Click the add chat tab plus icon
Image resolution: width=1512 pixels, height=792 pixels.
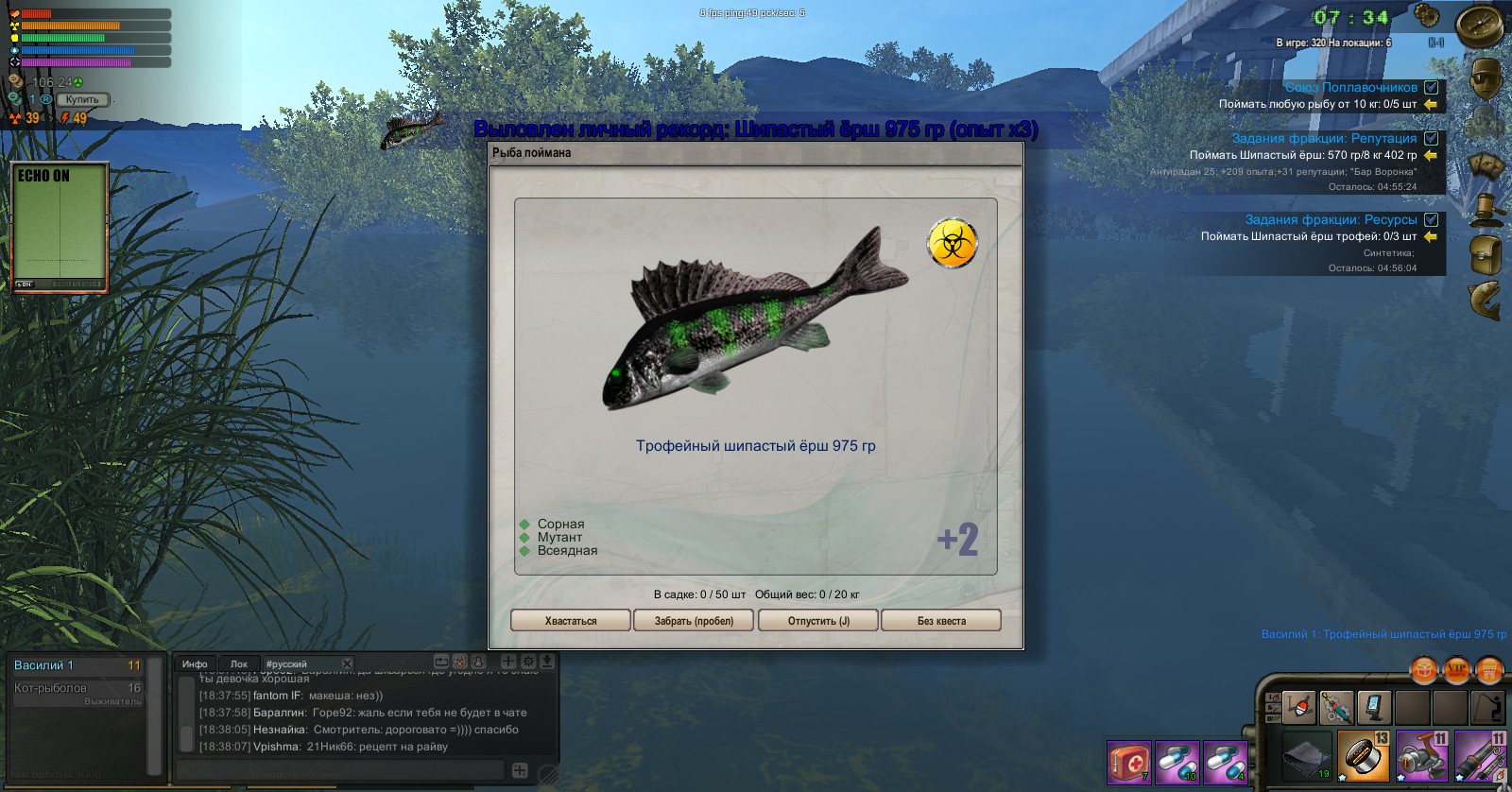point(508,662)
